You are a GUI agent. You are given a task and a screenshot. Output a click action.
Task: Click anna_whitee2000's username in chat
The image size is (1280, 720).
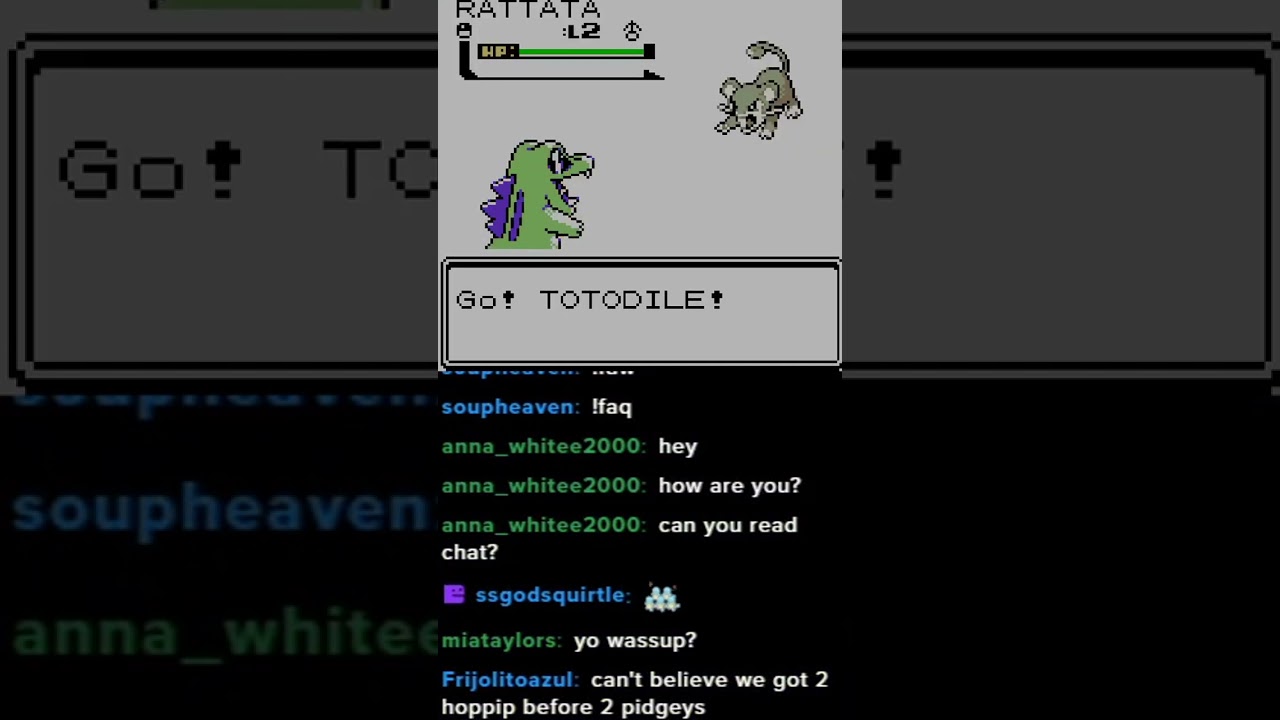[x=541, y=446]
